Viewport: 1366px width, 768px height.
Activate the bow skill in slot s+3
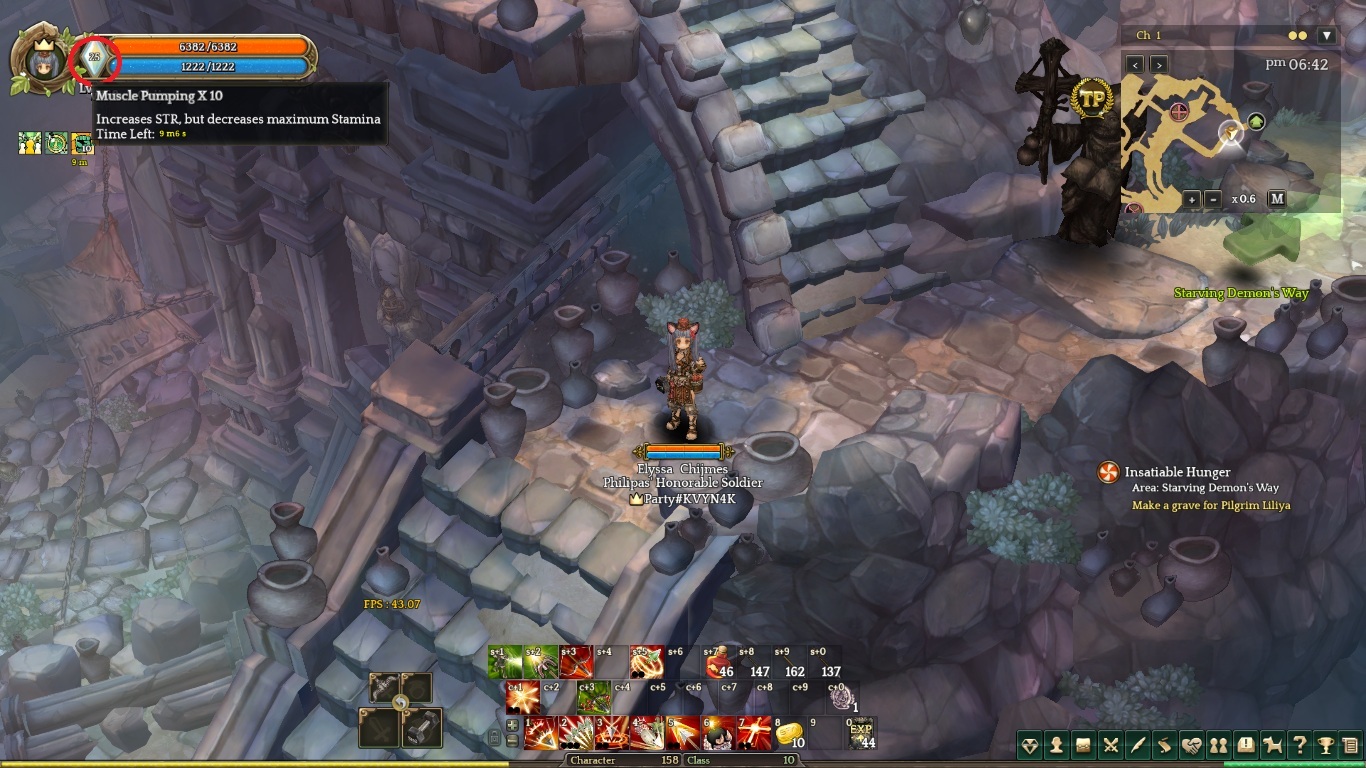click(576, 662)
